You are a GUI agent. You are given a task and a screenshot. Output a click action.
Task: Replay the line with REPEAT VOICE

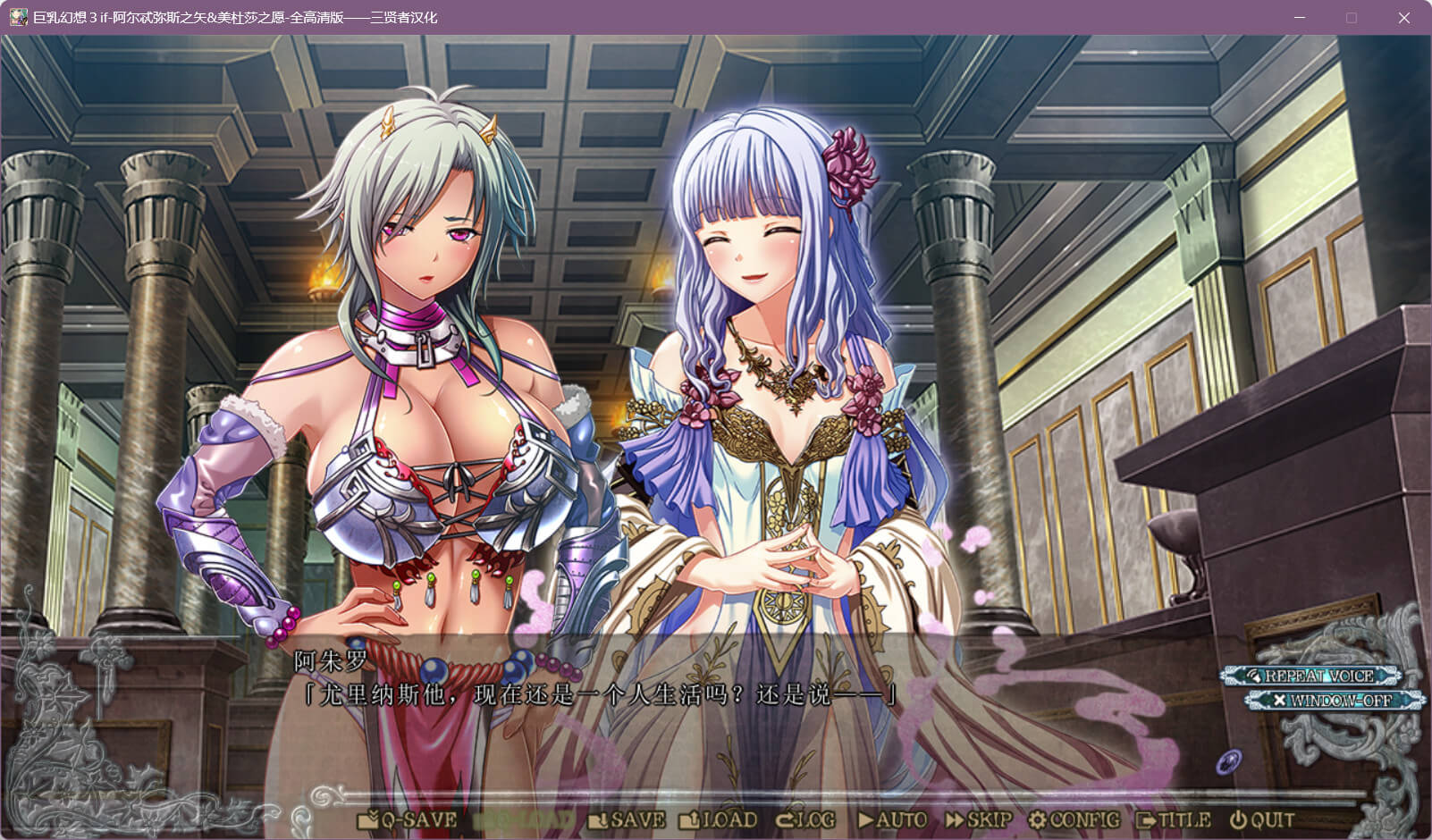(x=1311, y=676)
